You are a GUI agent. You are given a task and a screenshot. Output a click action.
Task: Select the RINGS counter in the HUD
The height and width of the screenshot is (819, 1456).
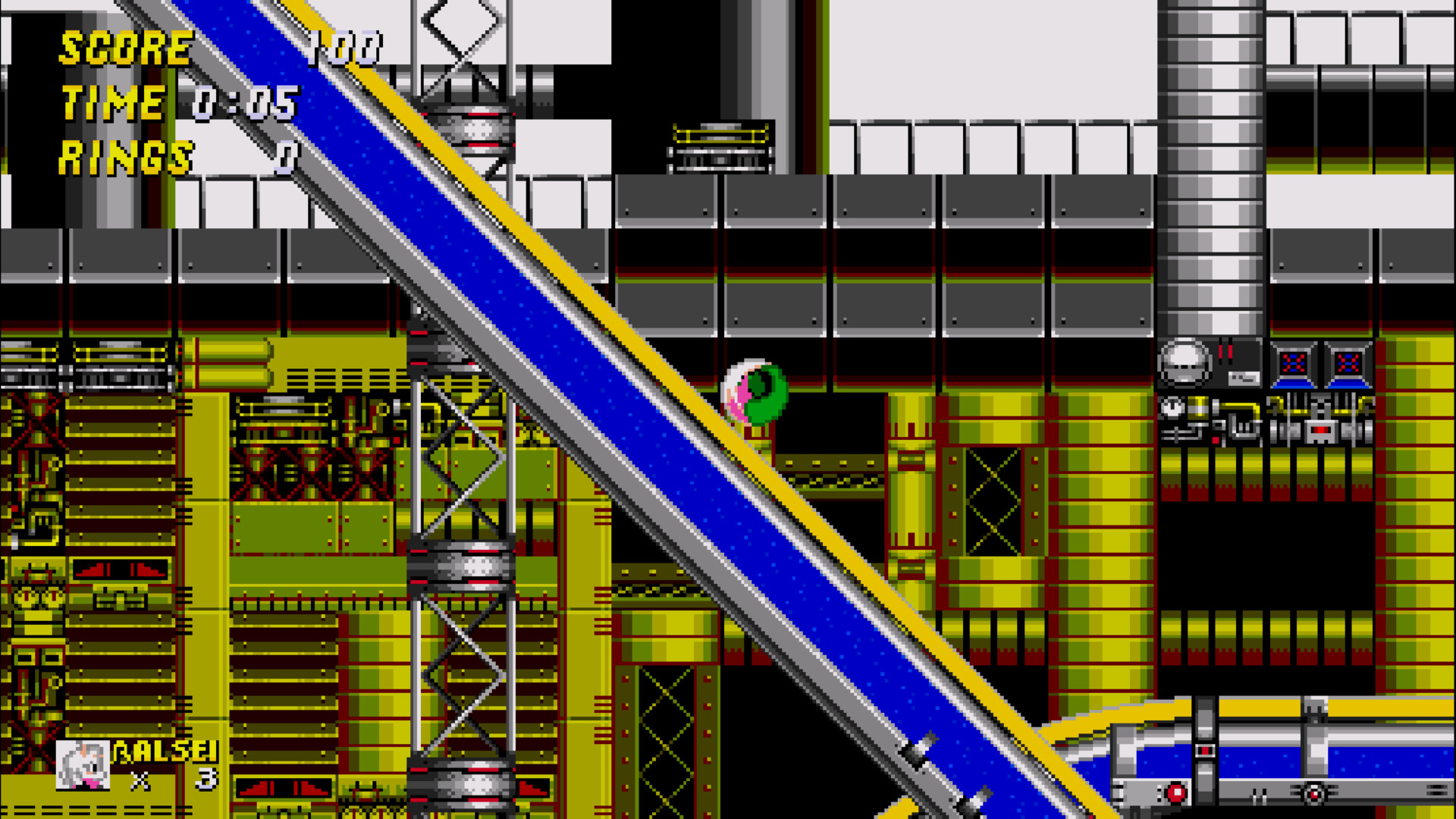(125, 158)
